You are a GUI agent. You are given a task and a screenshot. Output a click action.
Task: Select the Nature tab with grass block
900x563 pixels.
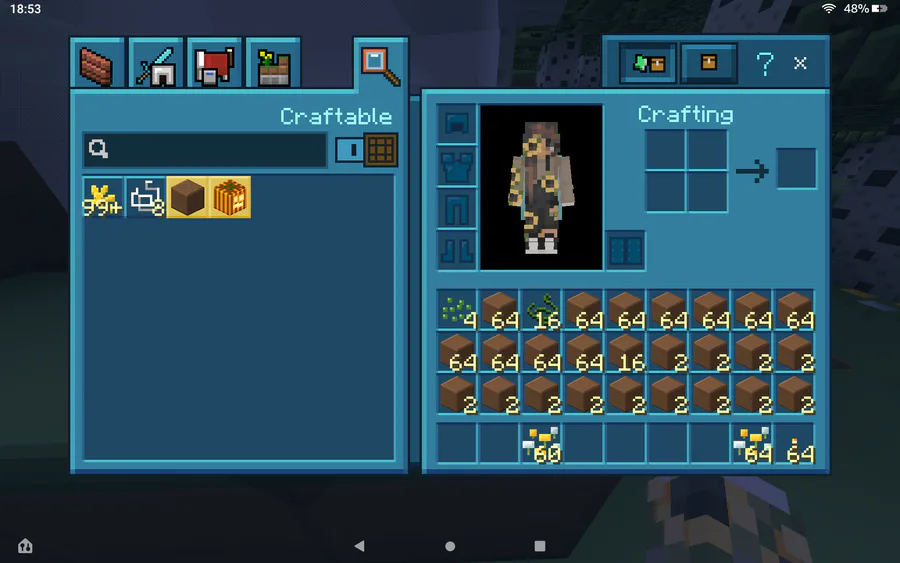(271, 64)
